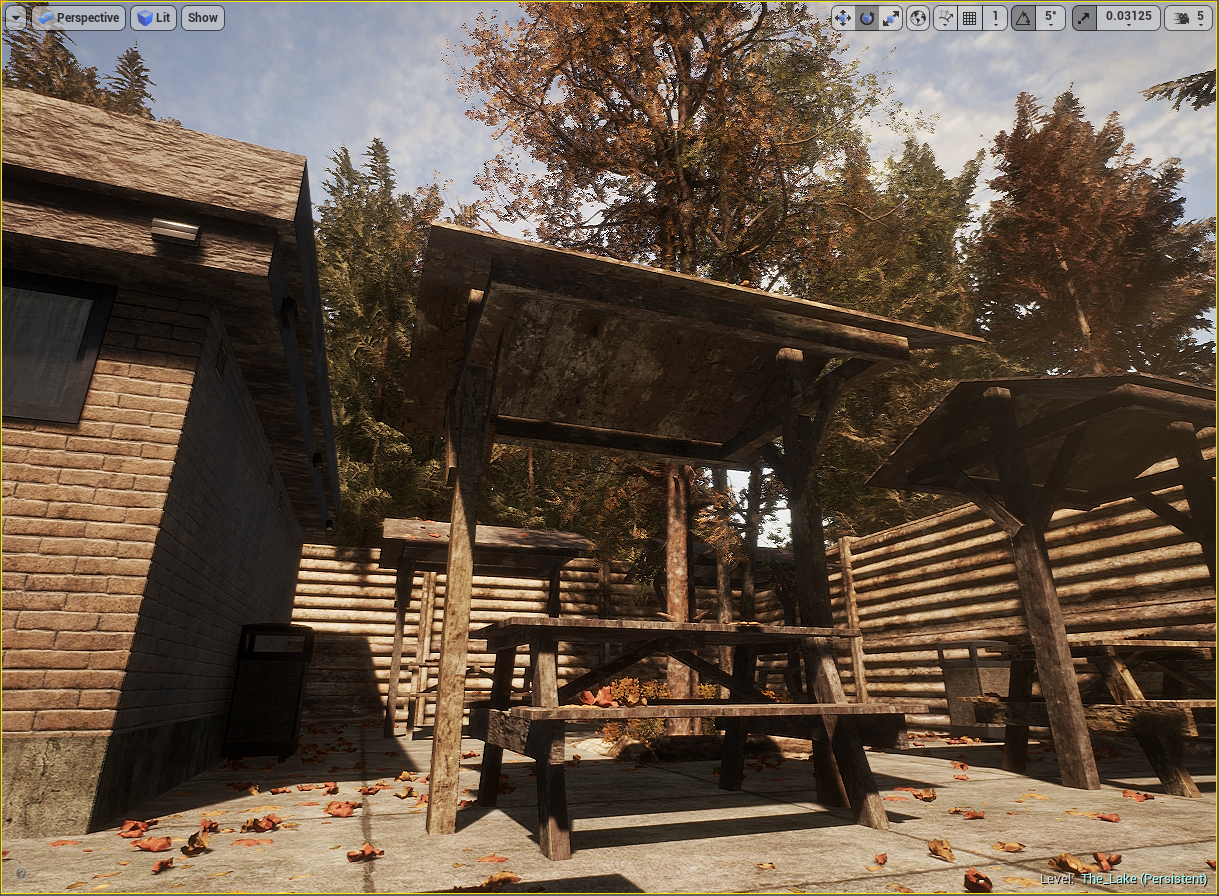Toggle the world/local coordinate globe
The width and height of the screenshot is (1219, 896).
(x=918, y=17)
